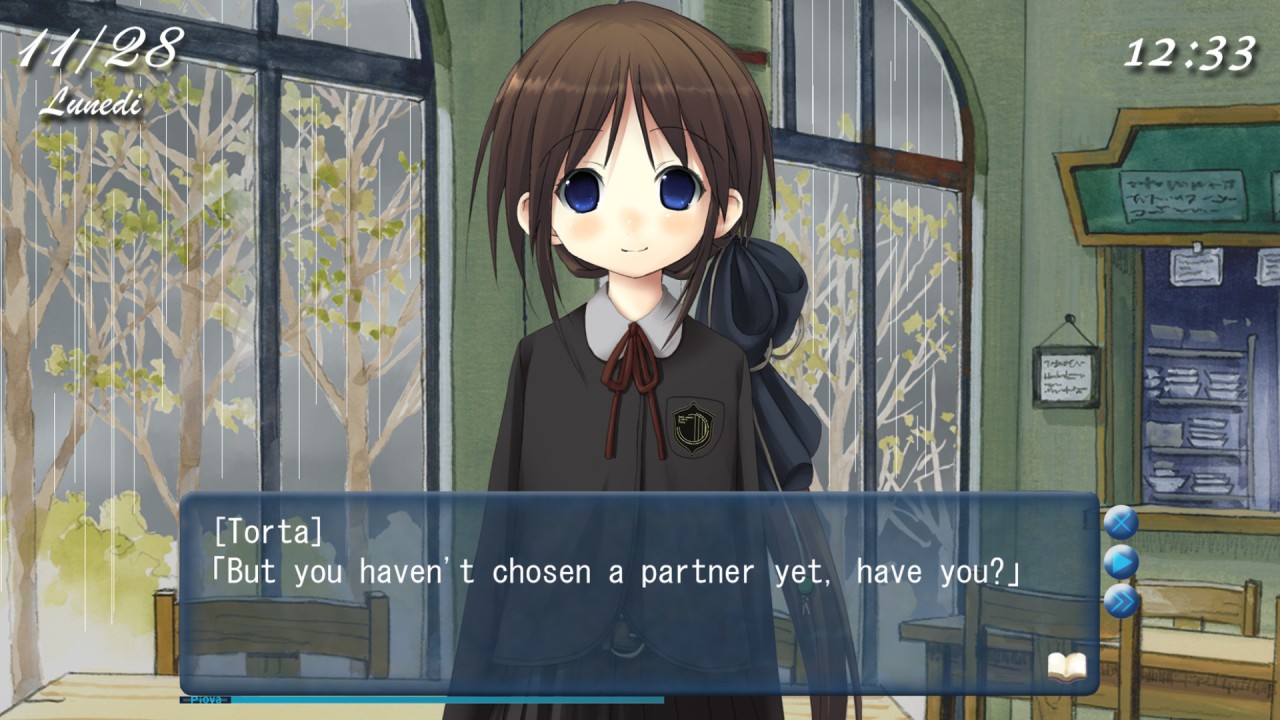Hide the dialogue box with the X button

coord(1120,522)
